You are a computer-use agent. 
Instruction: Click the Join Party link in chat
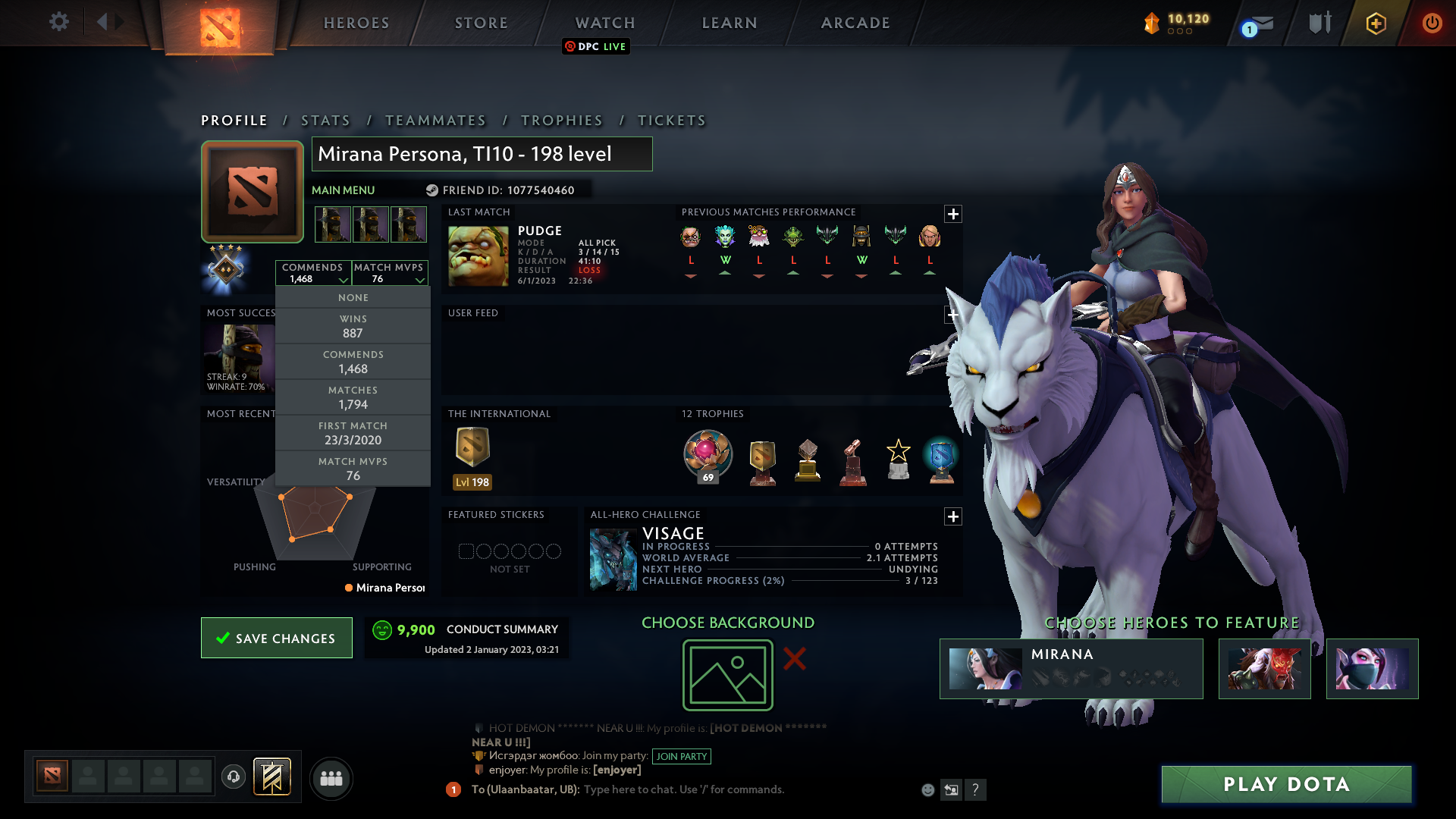680,756
